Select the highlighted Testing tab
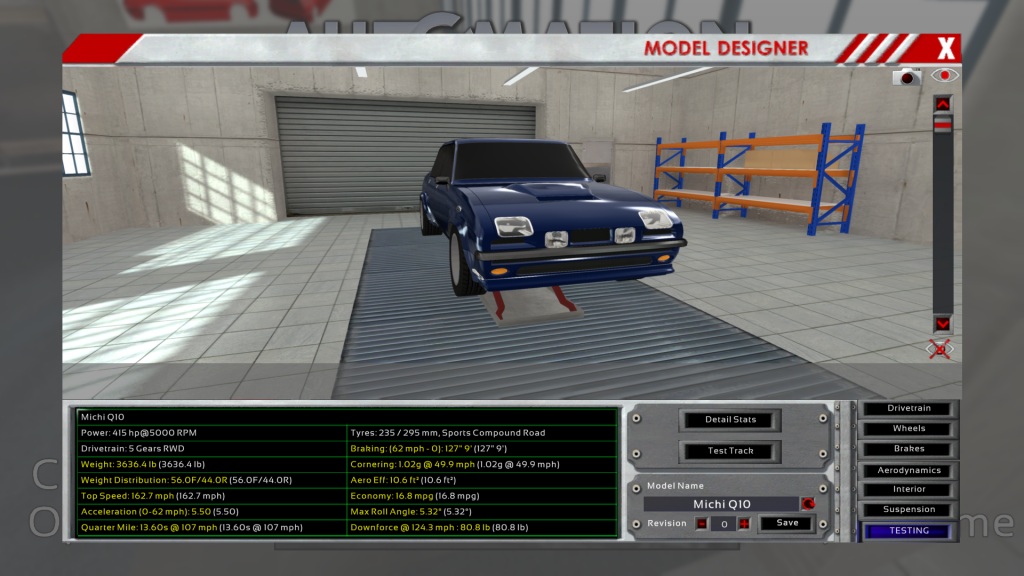This screenshot has width=1024, height=576. [909, 531]
